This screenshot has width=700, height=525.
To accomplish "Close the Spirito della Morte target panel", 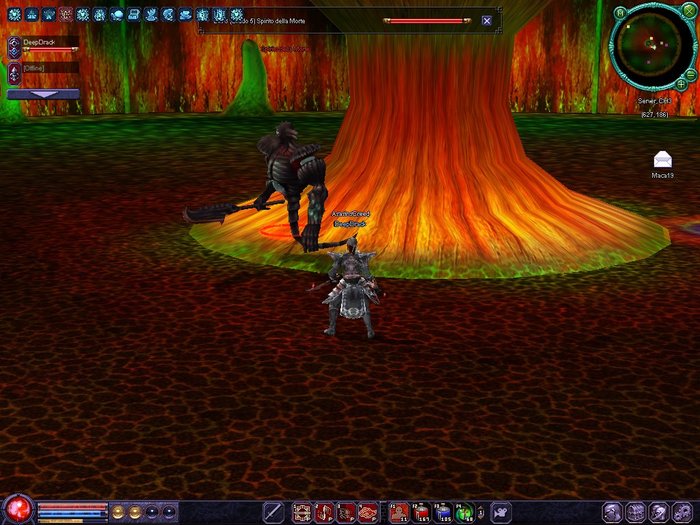I will 487,20.
